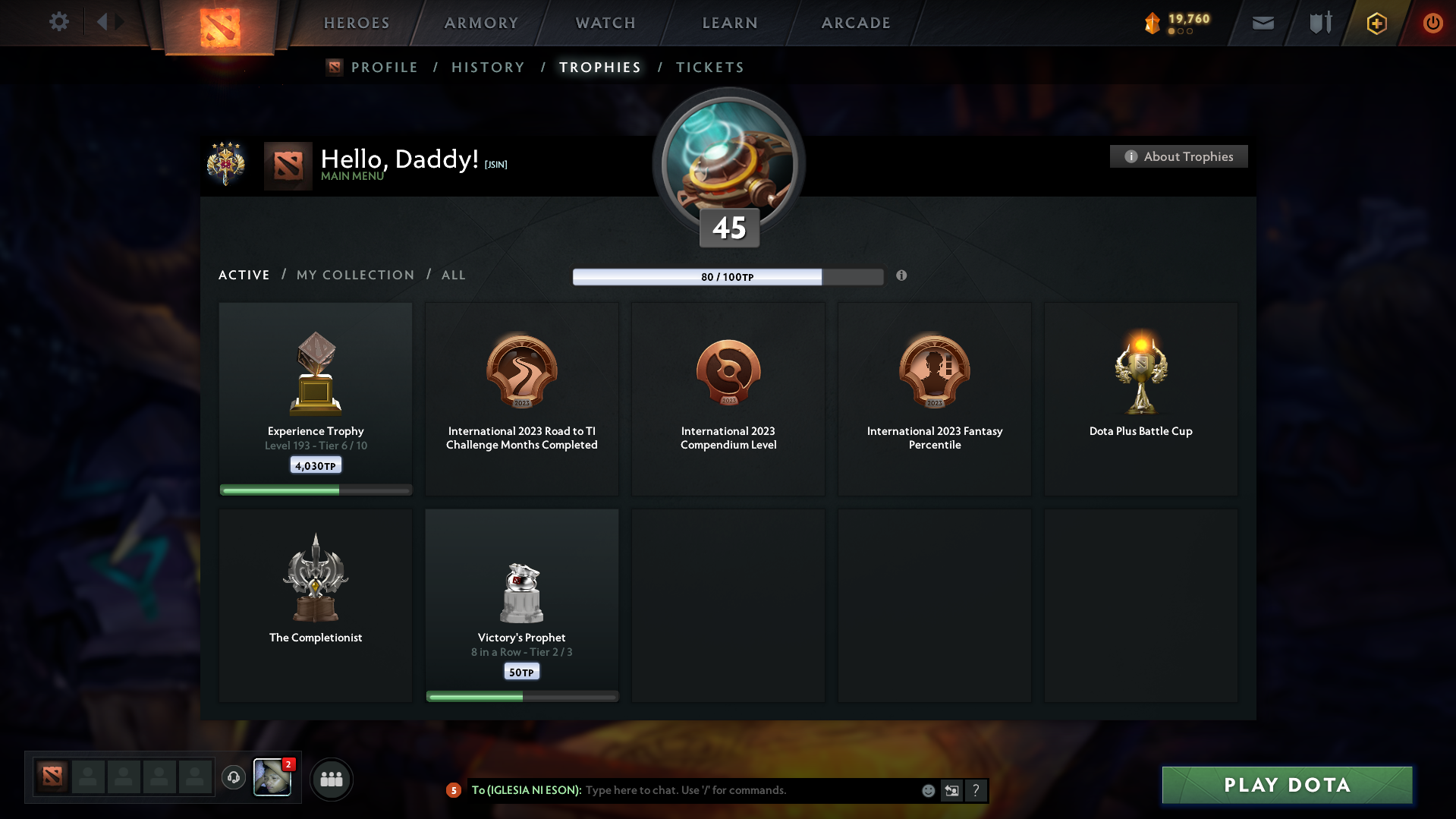Open the emoticon picker in chat
The height and width of the screenshot is (819, 1456).
click(x=928, y=790)
